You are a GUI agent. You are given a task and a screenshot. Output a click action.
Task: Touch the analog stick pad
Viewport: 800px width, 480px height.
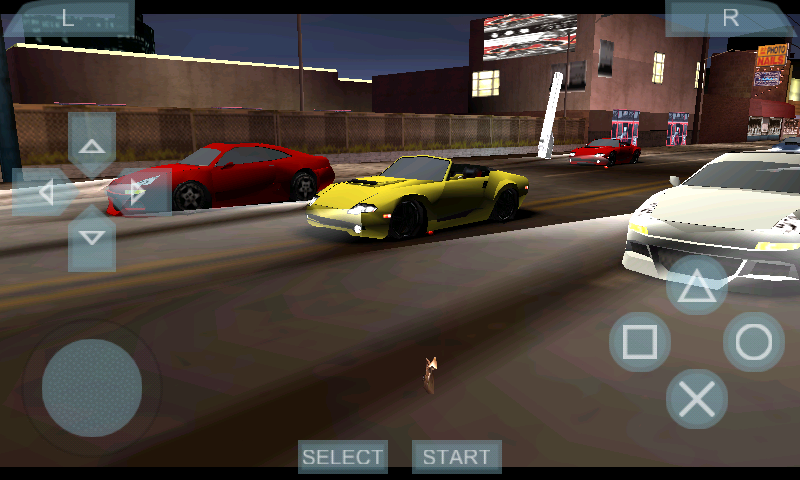pos(92,387)
